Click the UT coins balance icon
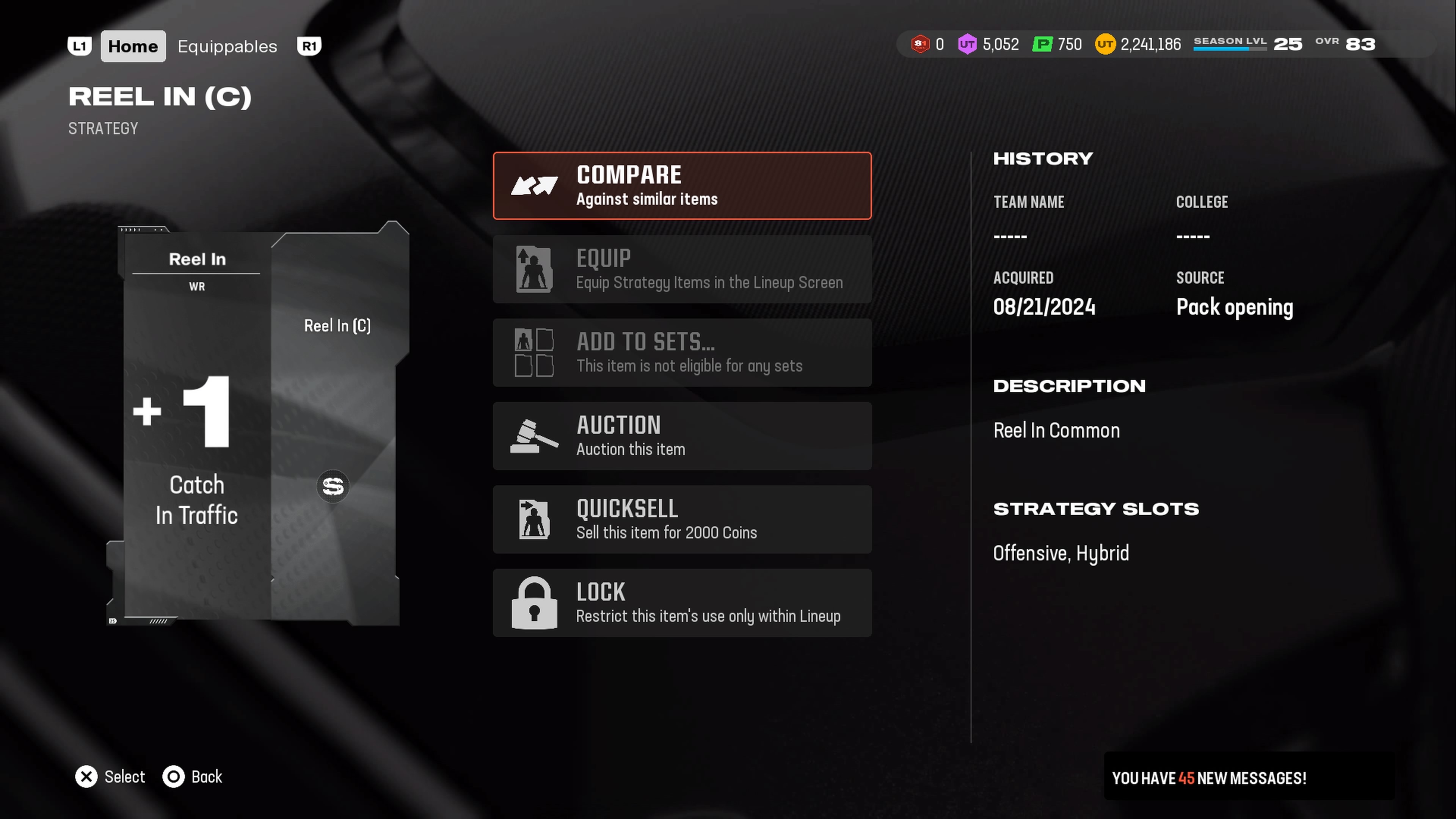This screenshot has width=1456, height=819. coord(1105,44)
